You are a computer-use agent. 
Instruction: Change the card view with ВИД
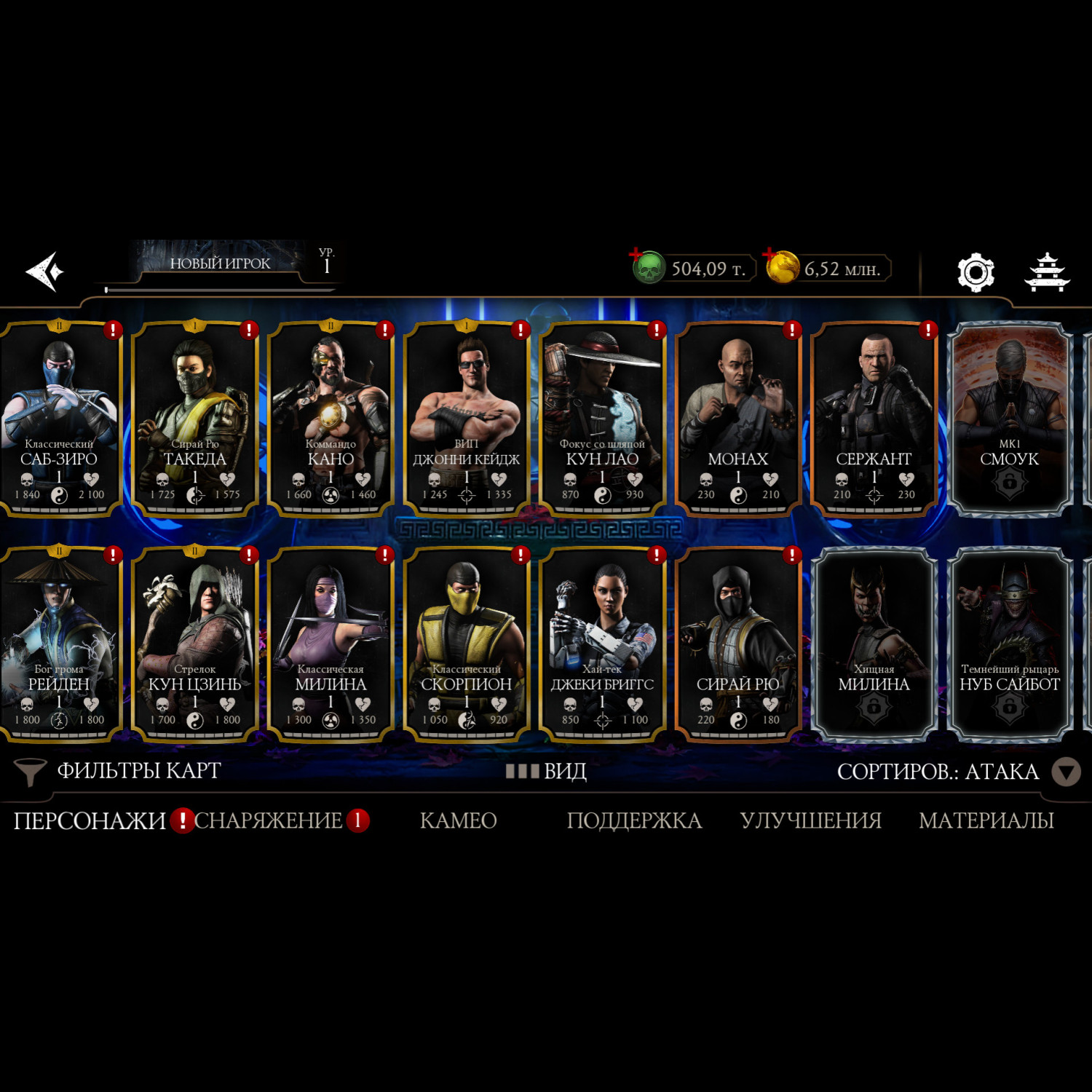(547, 771)
